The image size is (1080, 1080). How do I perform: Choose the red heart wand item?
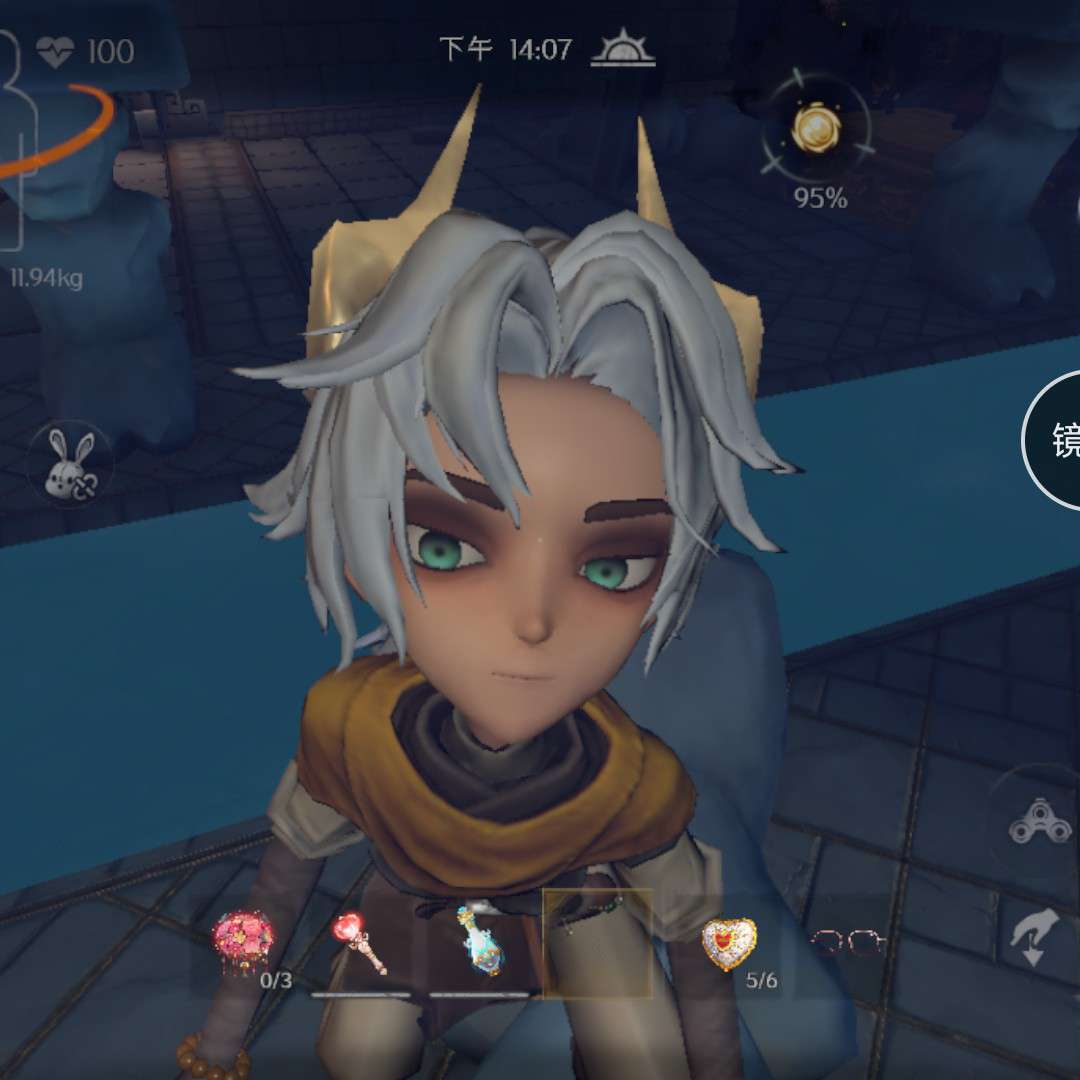(362, 942)
